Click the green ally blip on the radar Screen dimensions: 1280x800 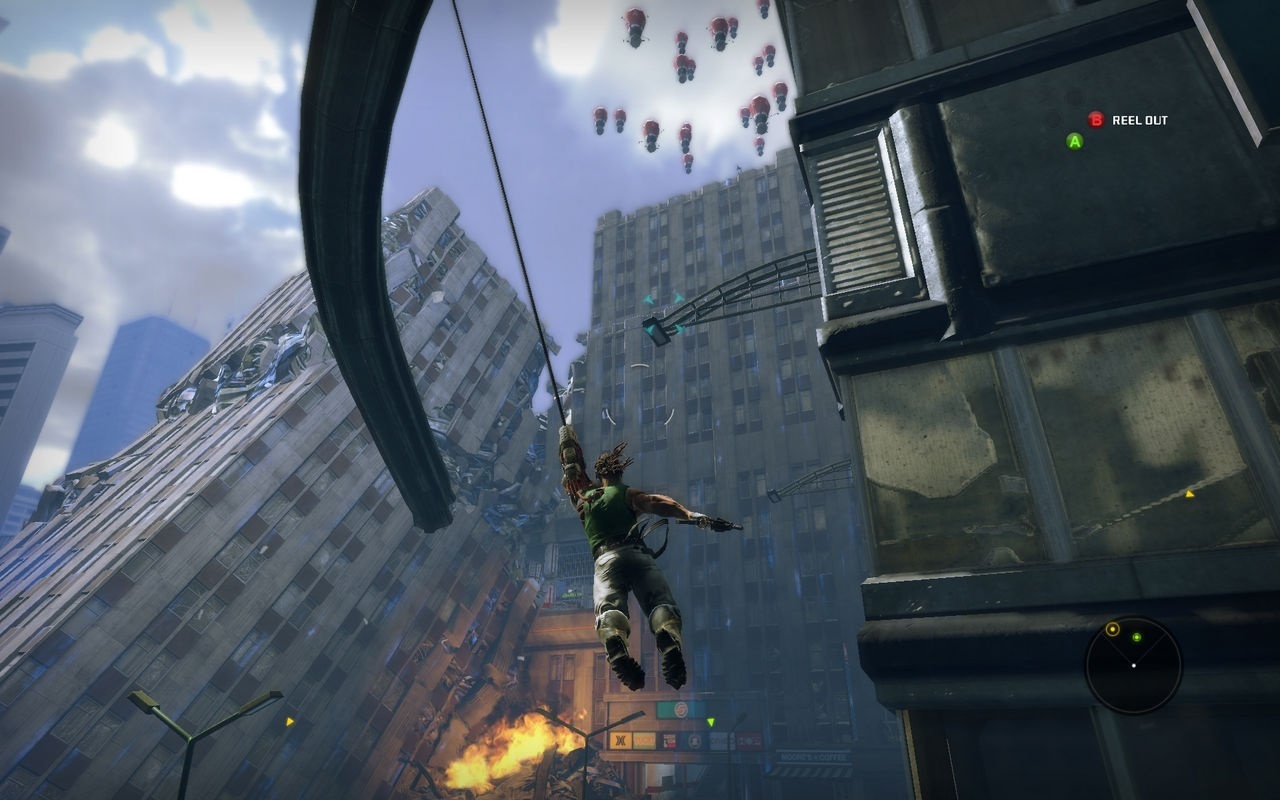pyautogui.click(x=1136, y=637)
